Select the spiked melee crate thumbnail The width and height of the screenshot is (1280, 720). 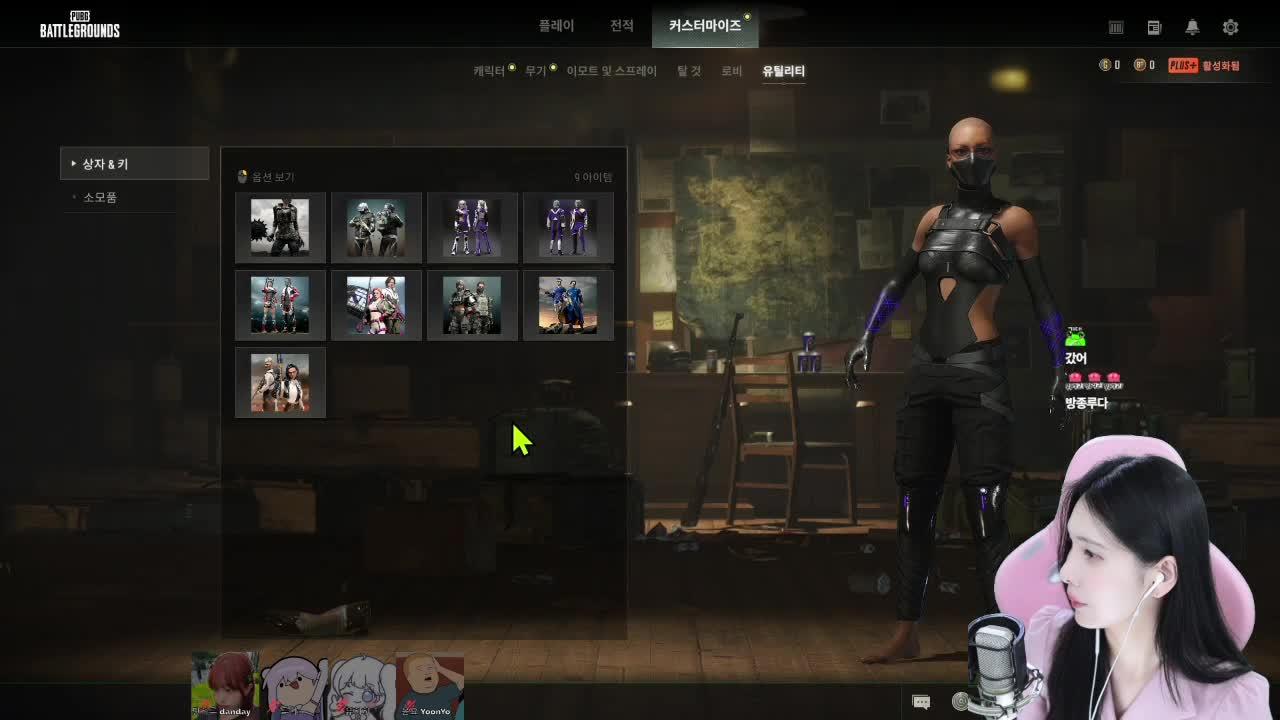tap(280, 227)
